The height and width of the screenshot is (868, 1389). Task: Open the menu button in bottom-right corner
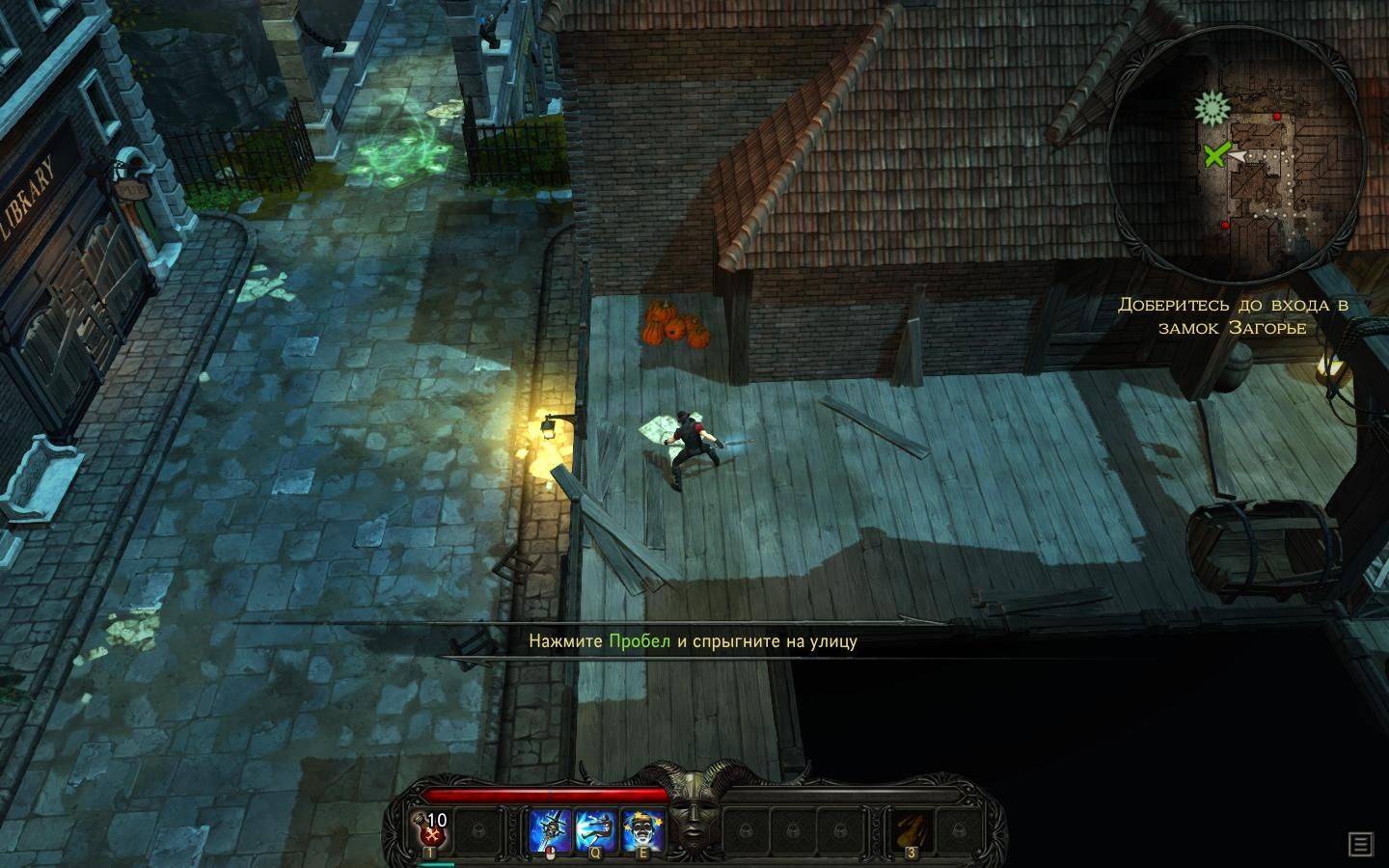point(1360,845)
